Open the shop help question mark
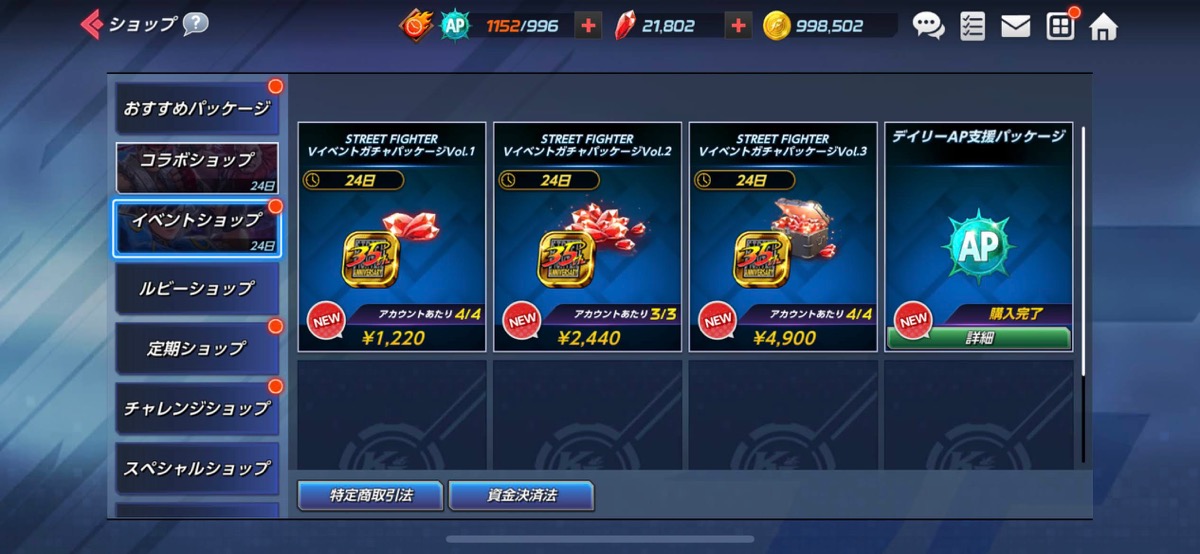The width and height of the screenshot is (1200, 554). click(x=195, y=24)
